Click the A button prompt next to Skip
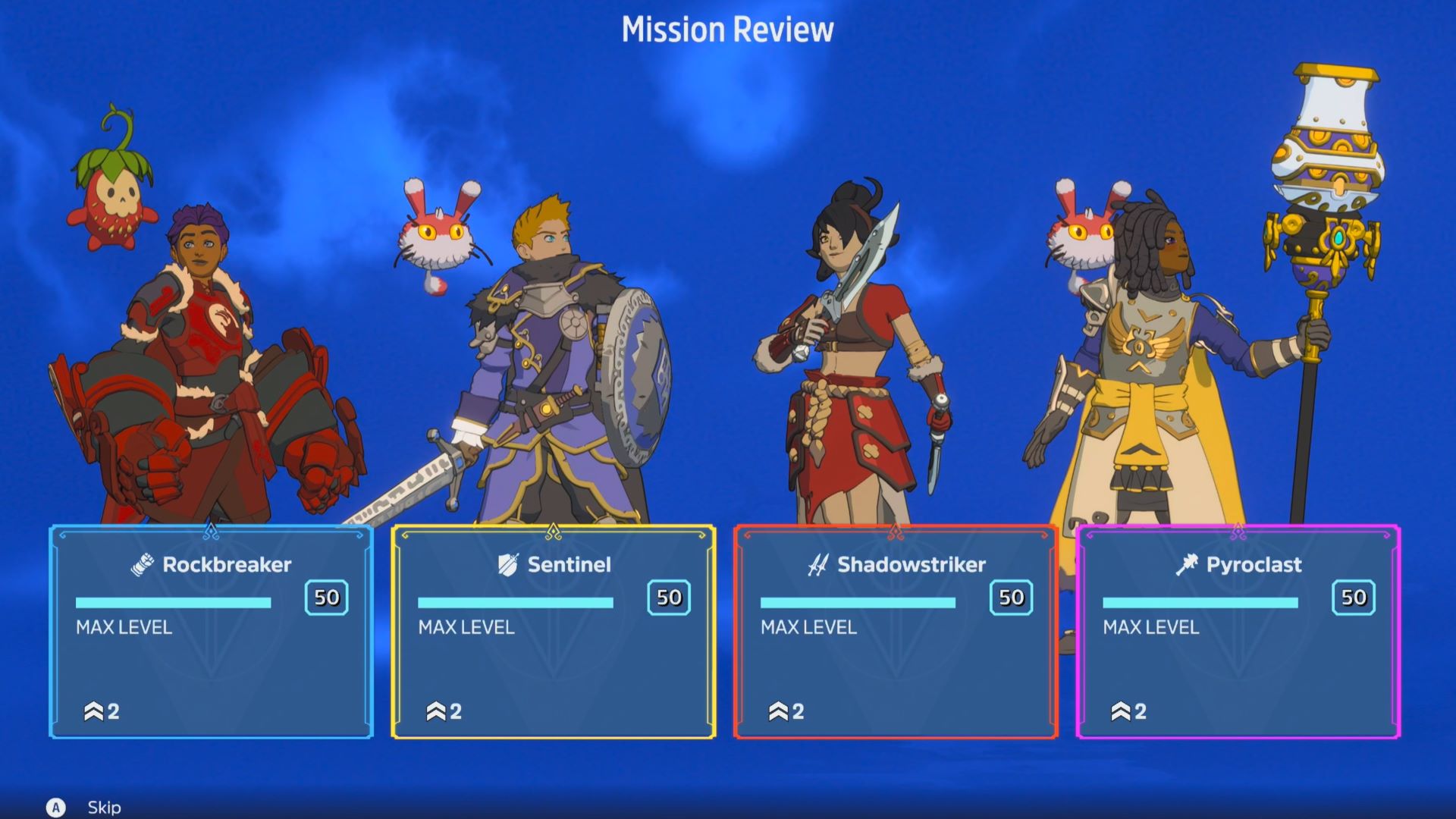This screenshot has height=819, width=1456. pos(56,808)
